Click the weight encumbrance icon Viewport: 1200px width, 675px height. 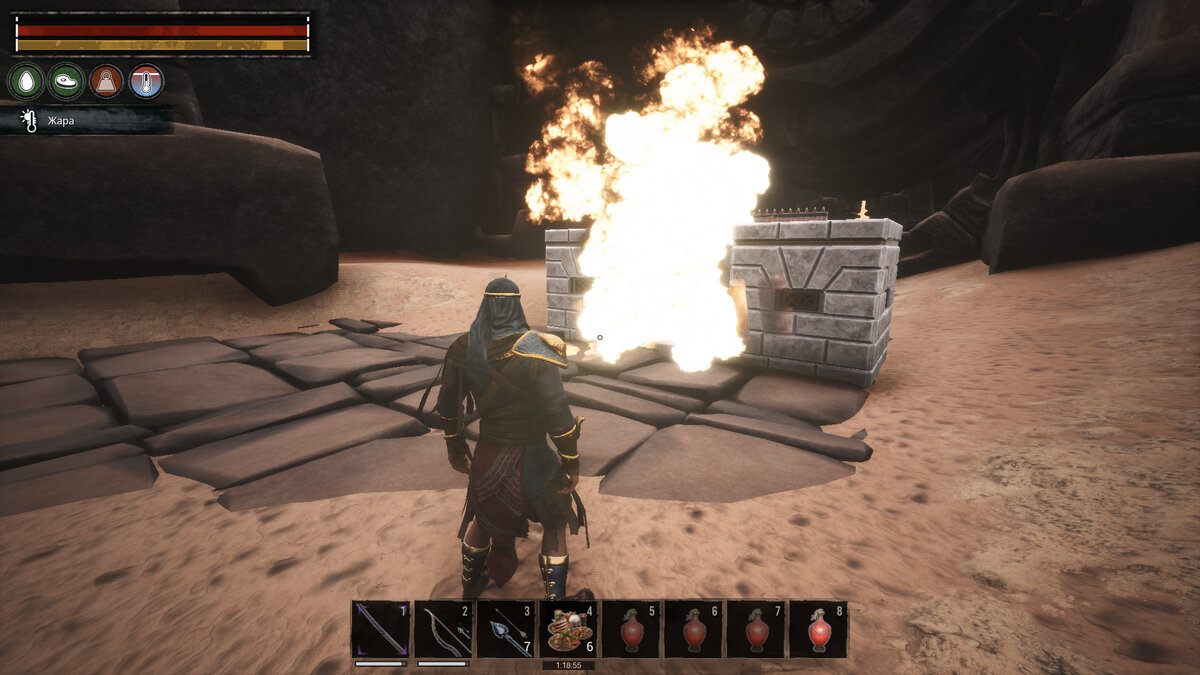[x=106, y=81]
